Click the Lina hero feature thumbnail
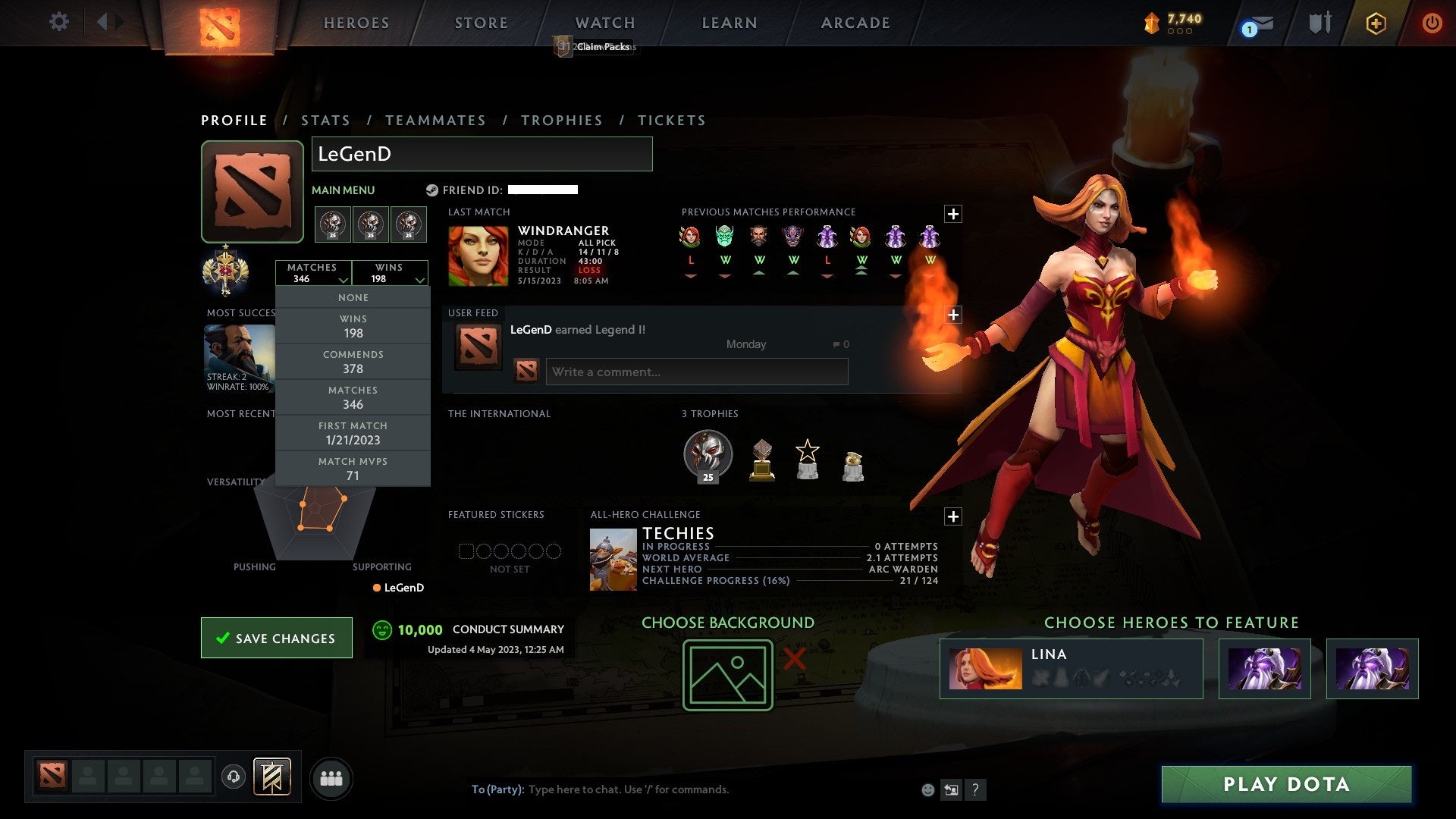Image resolution: width=1456 pixels, height=819 pixels. click(986, 668)
